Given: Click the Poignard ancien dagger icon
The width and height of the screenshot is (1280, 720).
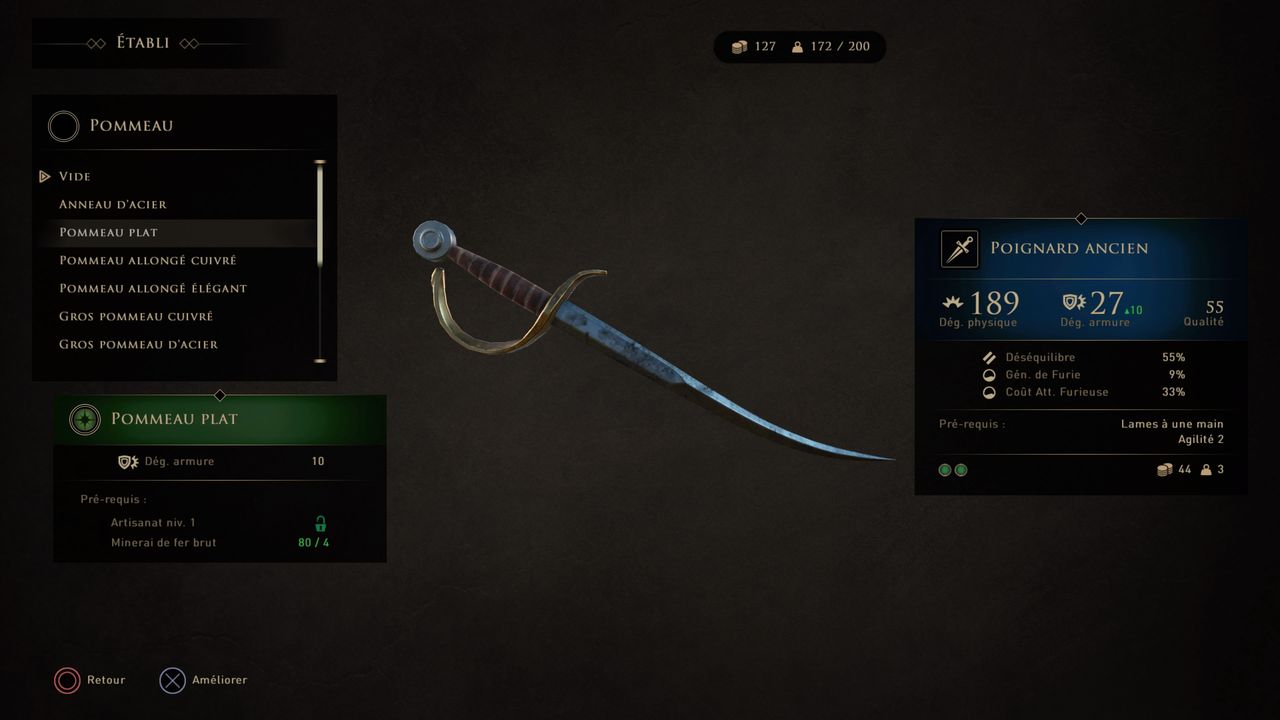Looking at the screenshot, I should coord(959,249).
